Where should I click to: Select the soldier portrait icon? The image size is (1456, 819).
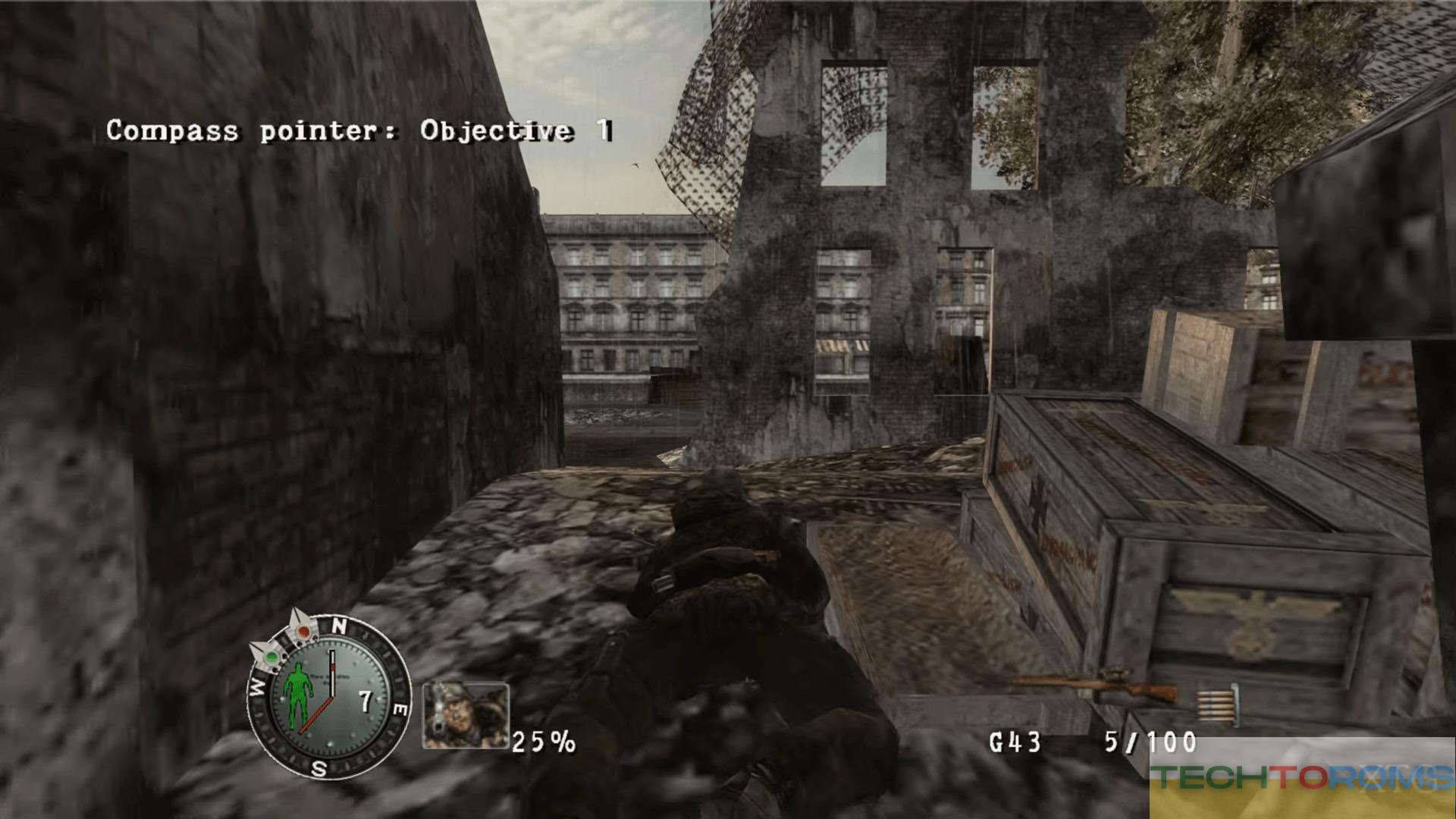(466, 714)
